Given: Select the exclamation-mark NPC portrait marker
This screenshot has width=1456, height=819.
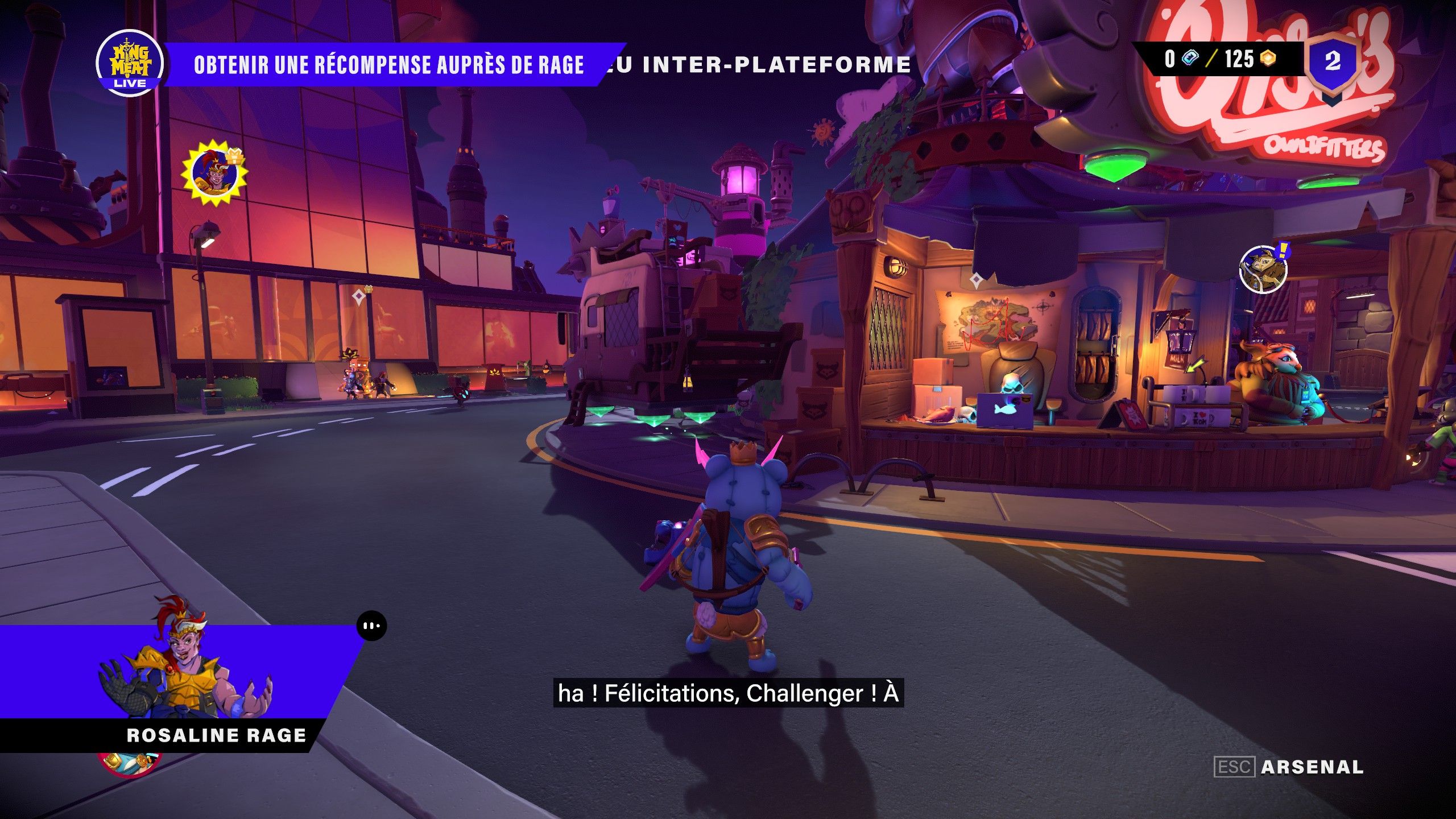Looking at the screenshot, I should [x=1263, y=269].
